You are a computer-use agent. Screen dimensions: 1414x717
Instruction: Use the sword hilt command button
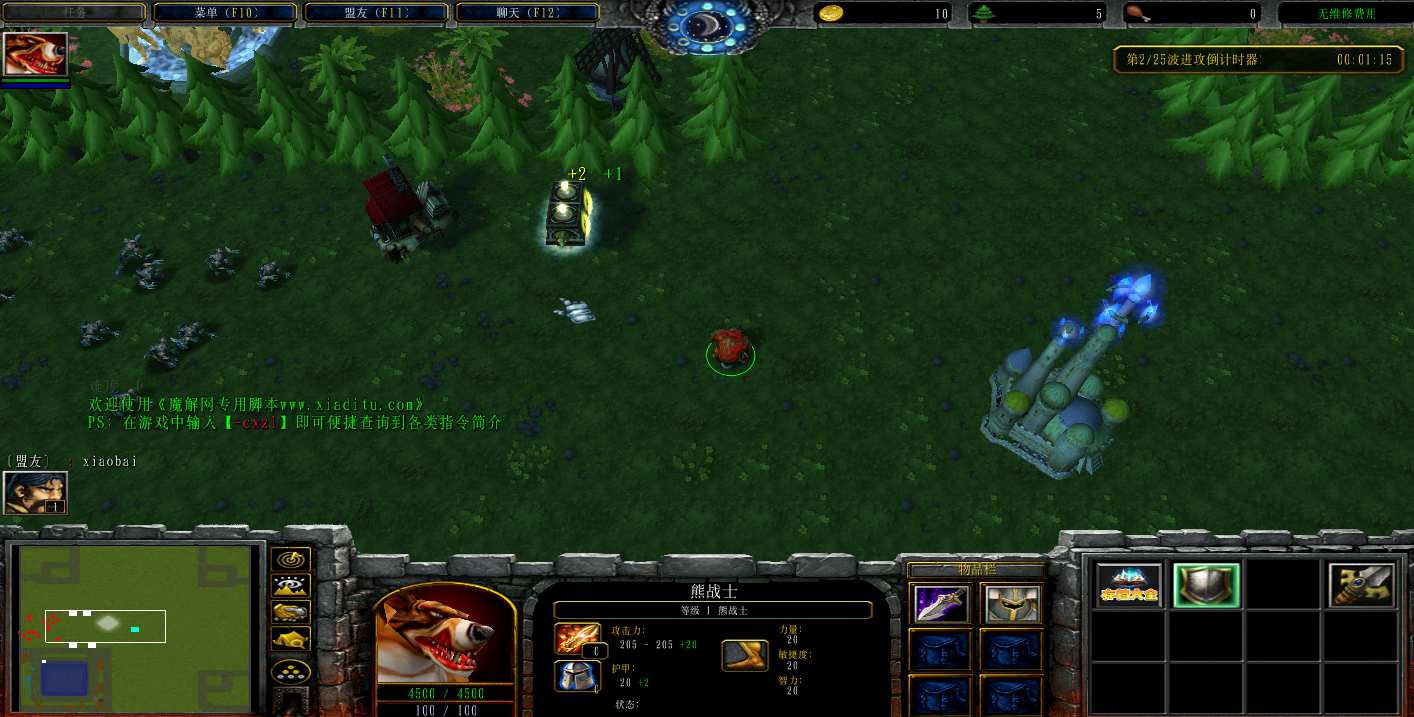click(1362, 586)
